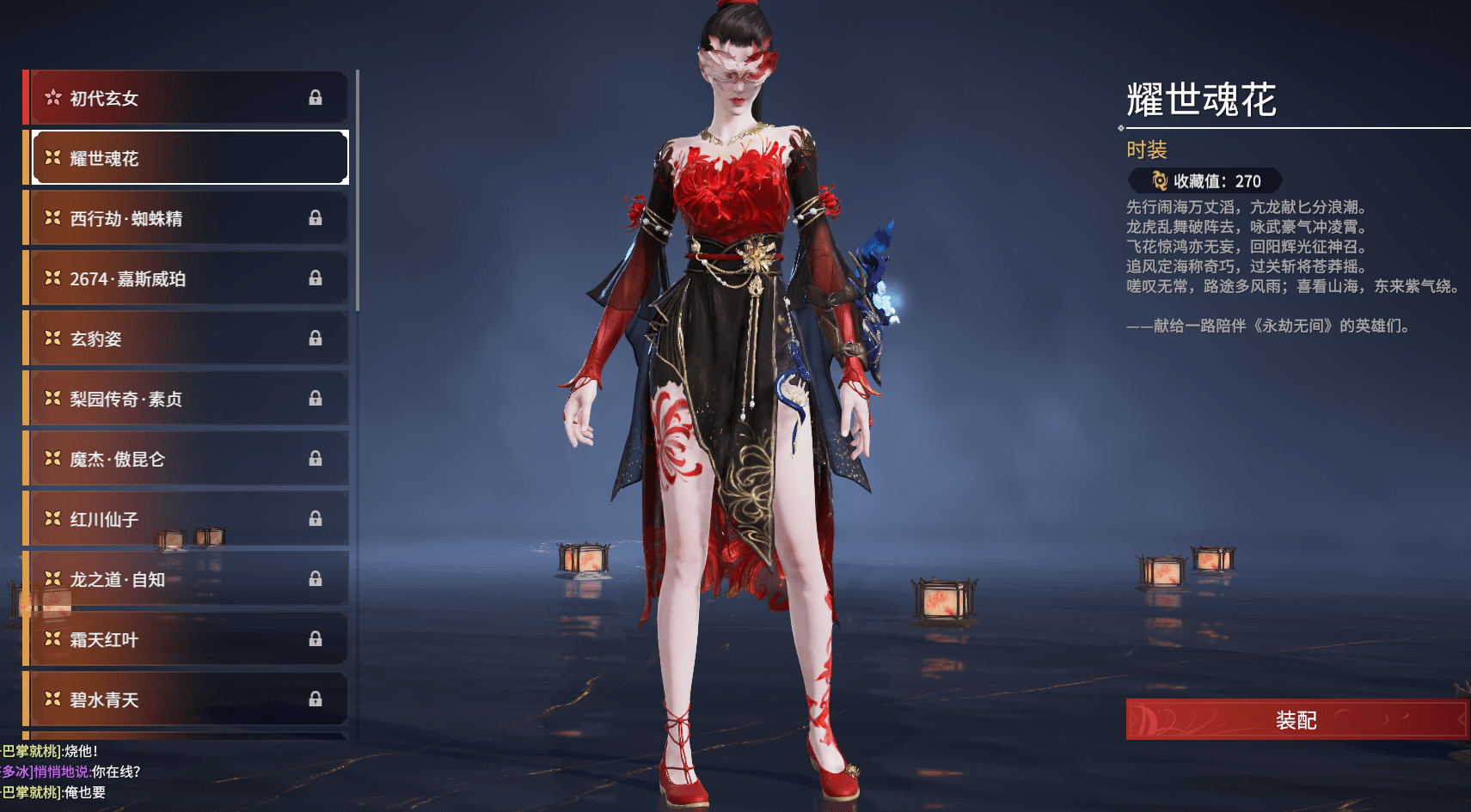1471x812 pixels.
Task: Choose the 耀世魂花 outfit in list
Action: pos(189,158)
